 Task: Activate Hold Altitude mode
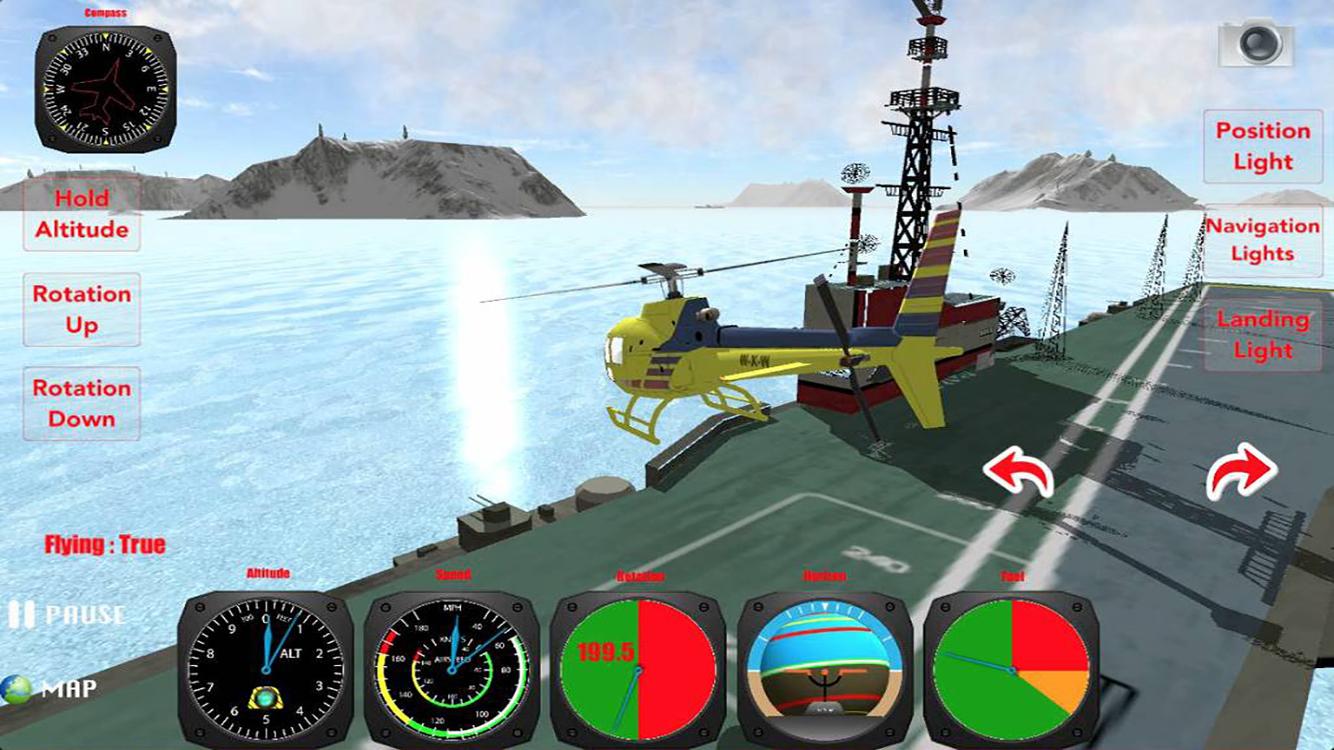pyautogui.click(x=81, y=214)
